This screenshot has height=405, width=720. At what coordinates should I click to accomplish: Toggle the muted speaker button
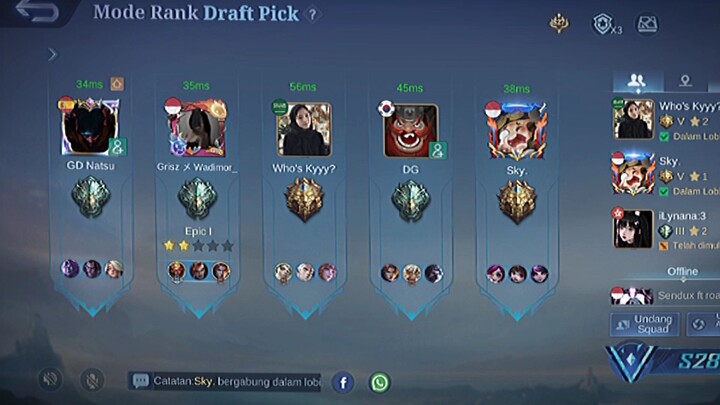point(50,380)
